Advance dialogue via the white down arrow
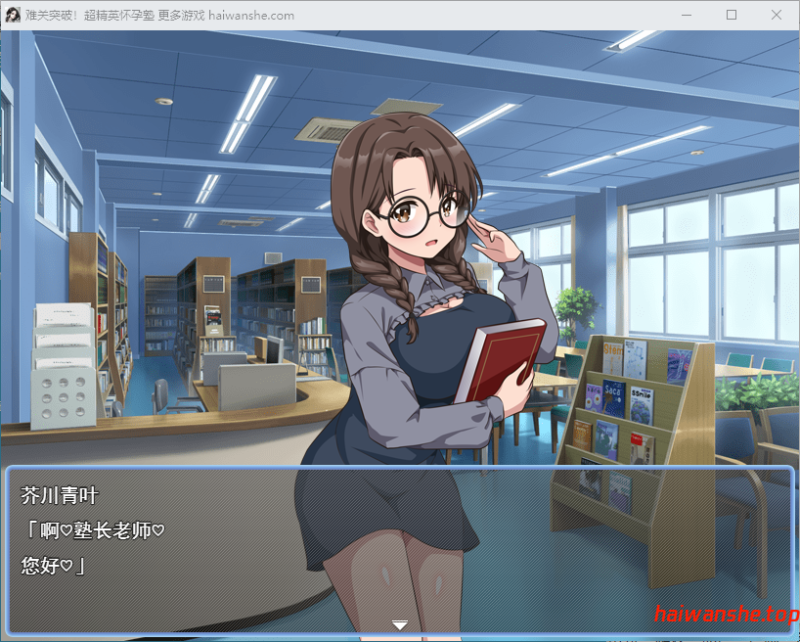Image resolution: width=800 pixels, height=642 pixels. point(400,625)
